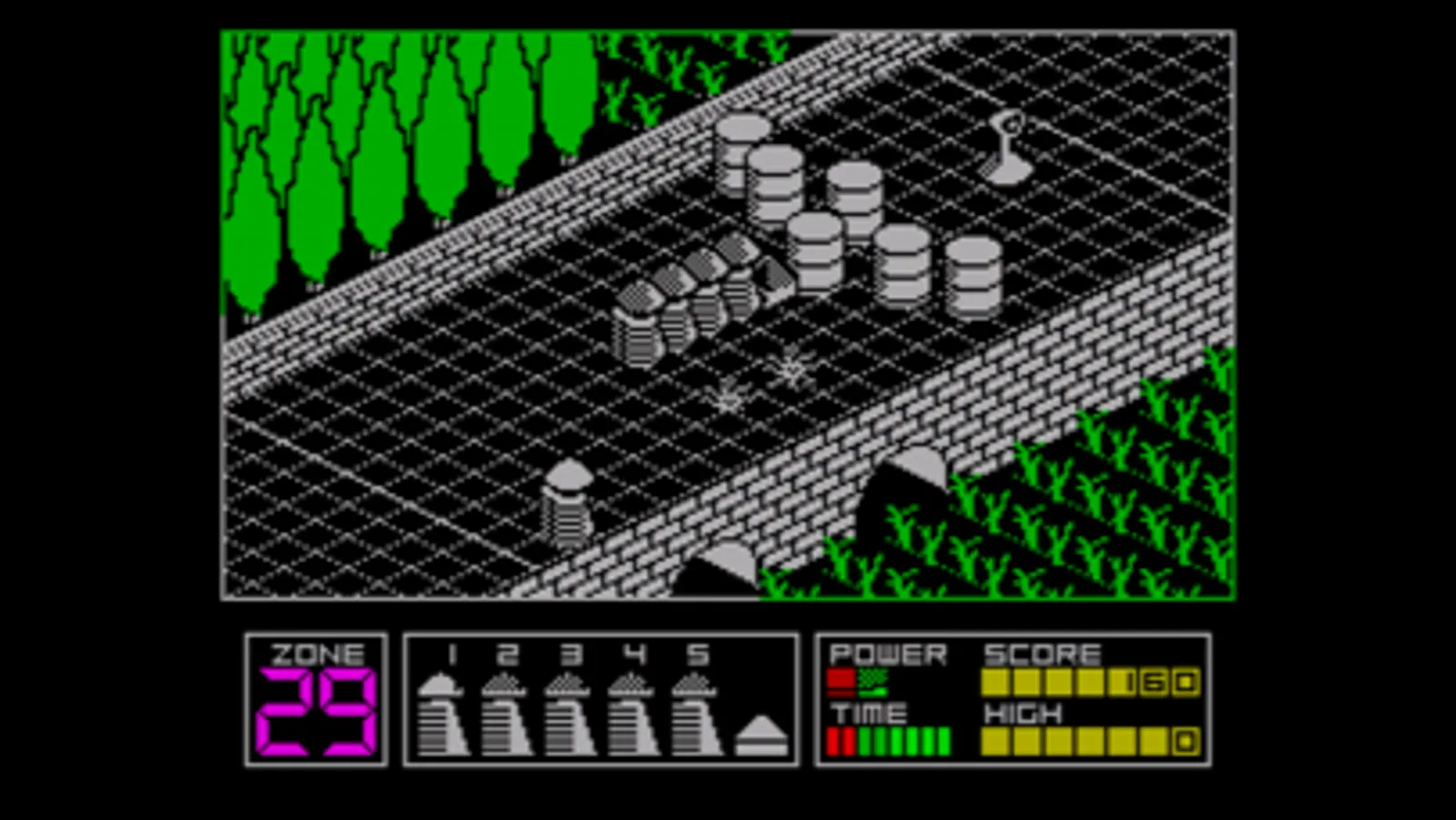Image resolution: width=1456 pixels, height=820 pixels.
Task: Click the pyramid-shaped spare Vorton icon
Action: 761,733
